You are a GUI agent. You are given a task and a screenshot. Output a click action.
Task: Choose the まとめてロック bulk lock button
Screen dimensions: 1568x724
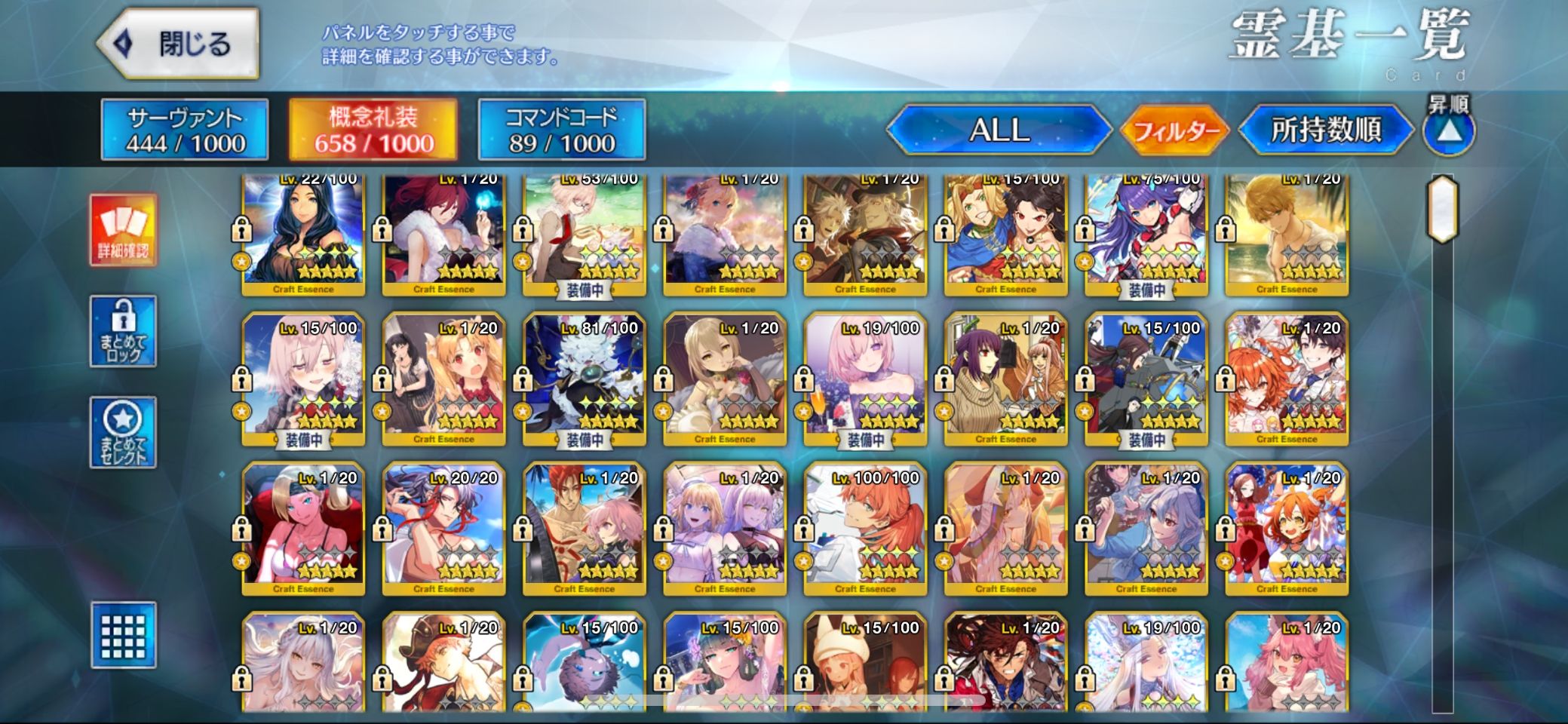124,332
